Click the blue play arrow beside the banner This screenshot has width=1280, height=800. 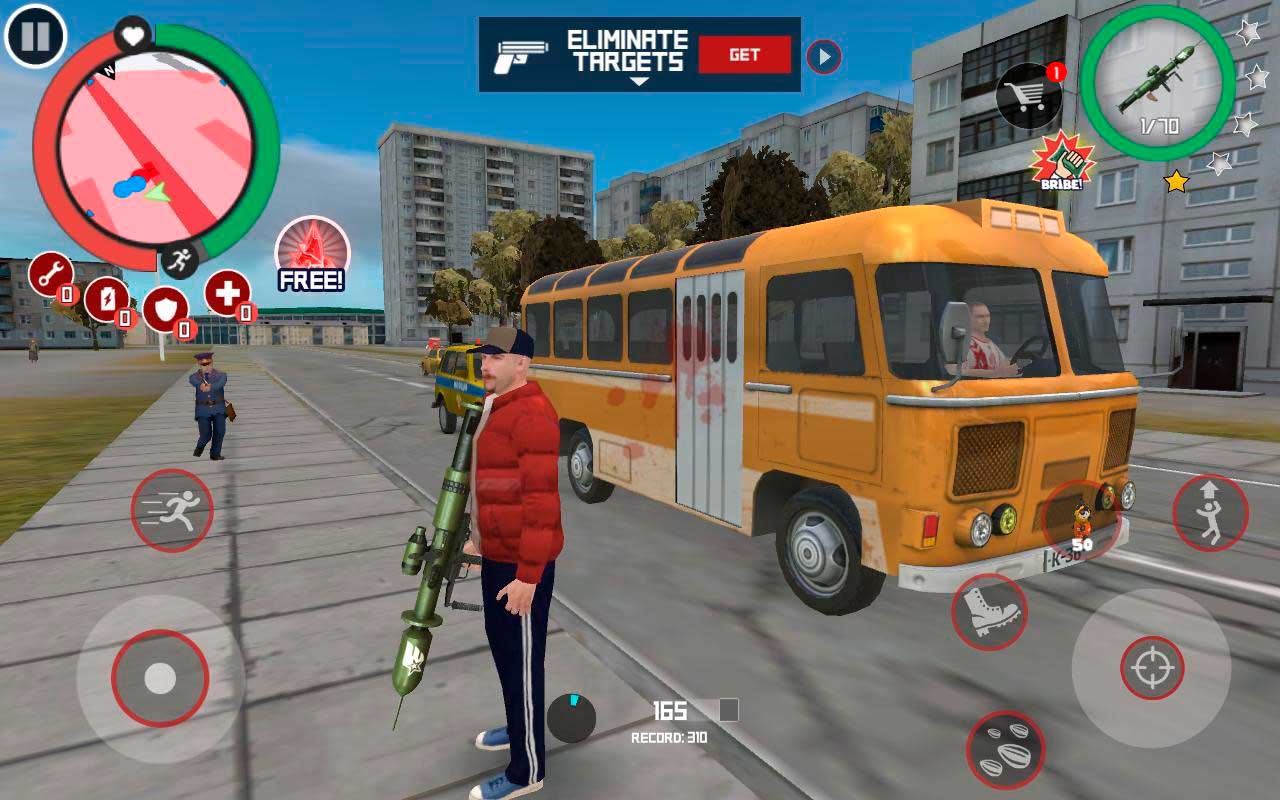point(823,57)
